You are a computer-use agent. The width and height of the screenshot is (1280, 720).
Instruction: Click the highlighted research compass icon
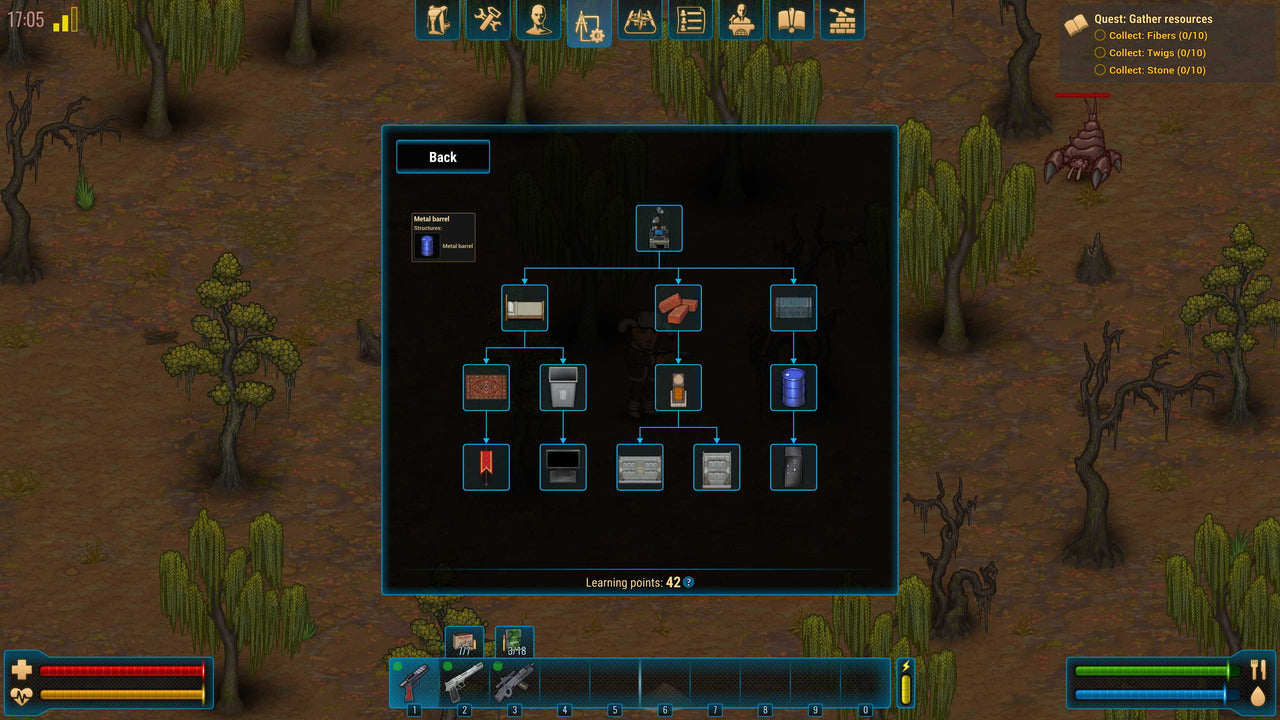tap(589, 20)
